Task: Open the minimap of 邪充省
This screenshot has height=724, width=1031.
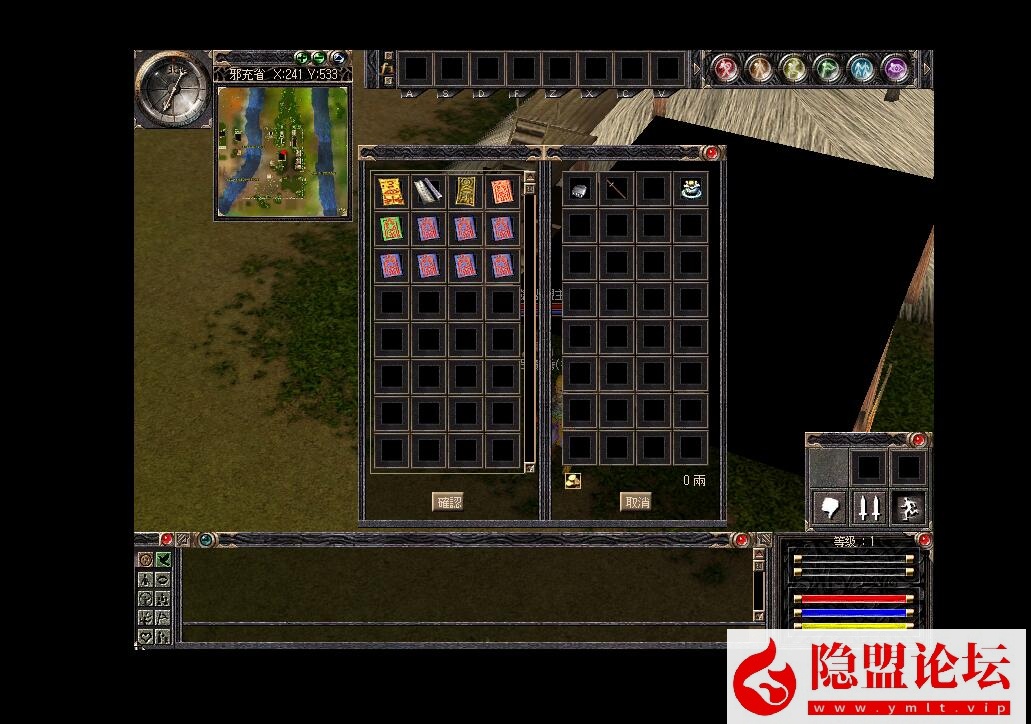Action: tap(283, 151)
